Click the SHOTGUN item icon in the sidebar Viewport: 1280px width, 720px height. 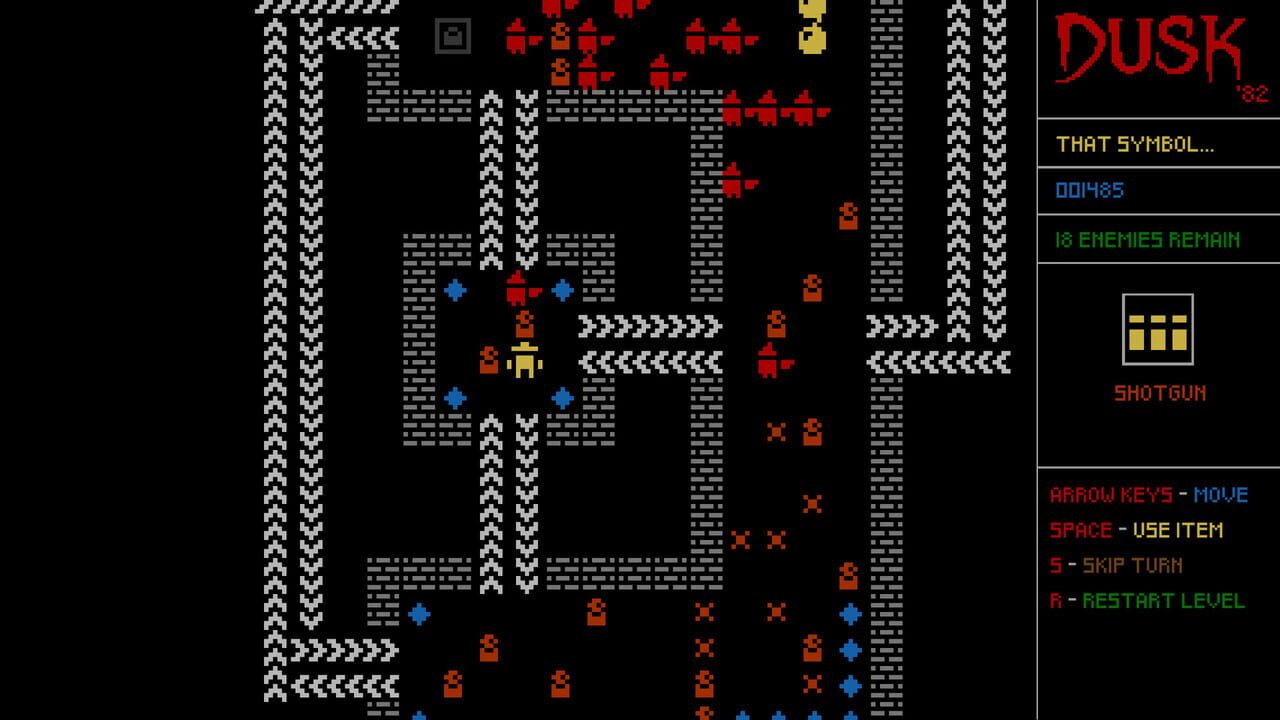(1158, 330)
